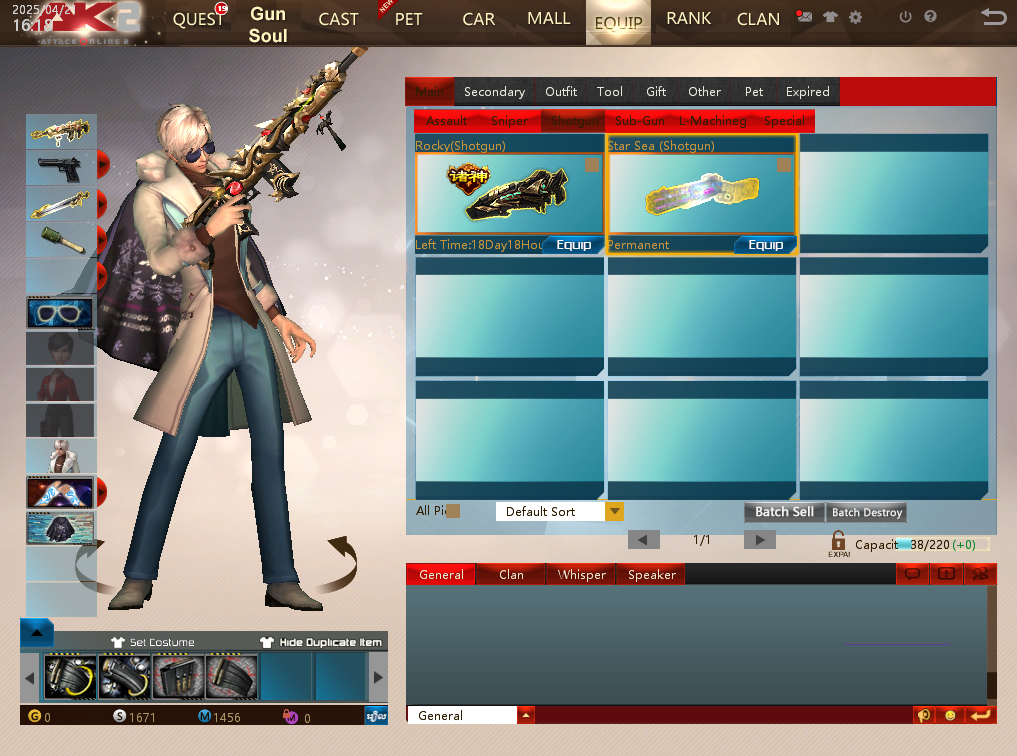Open the MALL shop
The image size is (1017, 756).
pos(548,19)
